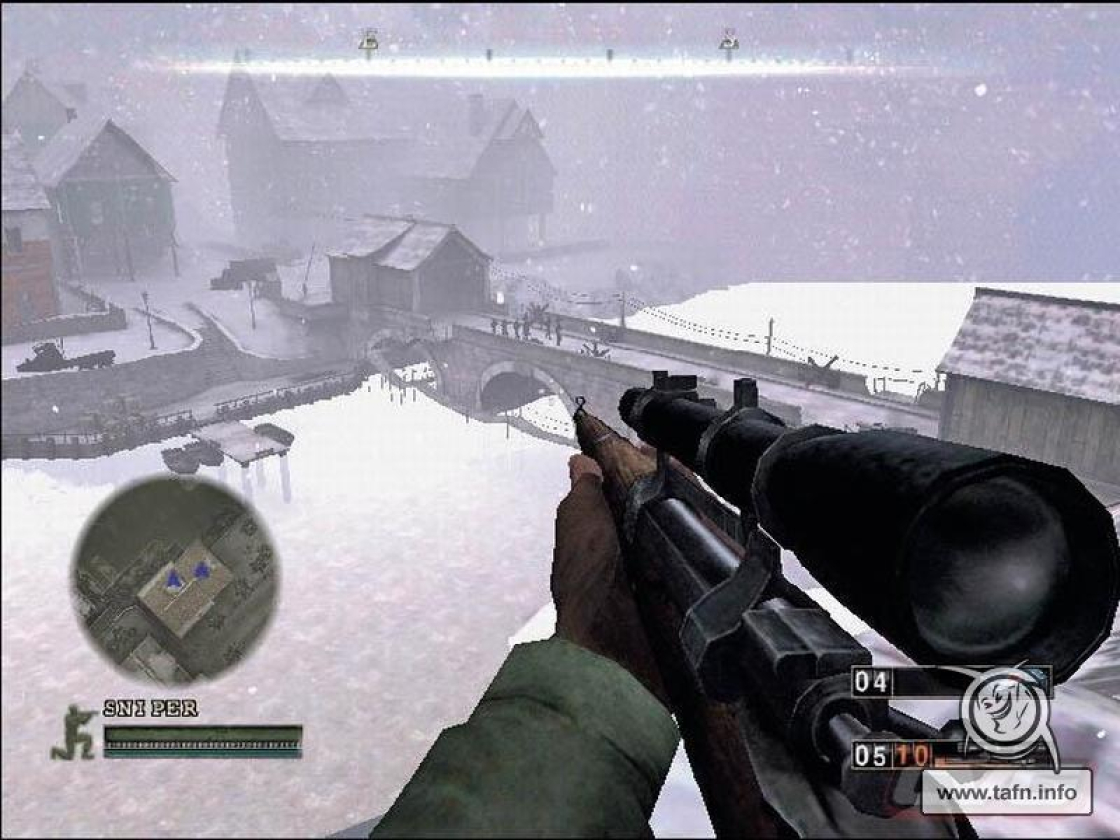
Task: Click the compass strip at the top
Action: (x=550, y=66)
